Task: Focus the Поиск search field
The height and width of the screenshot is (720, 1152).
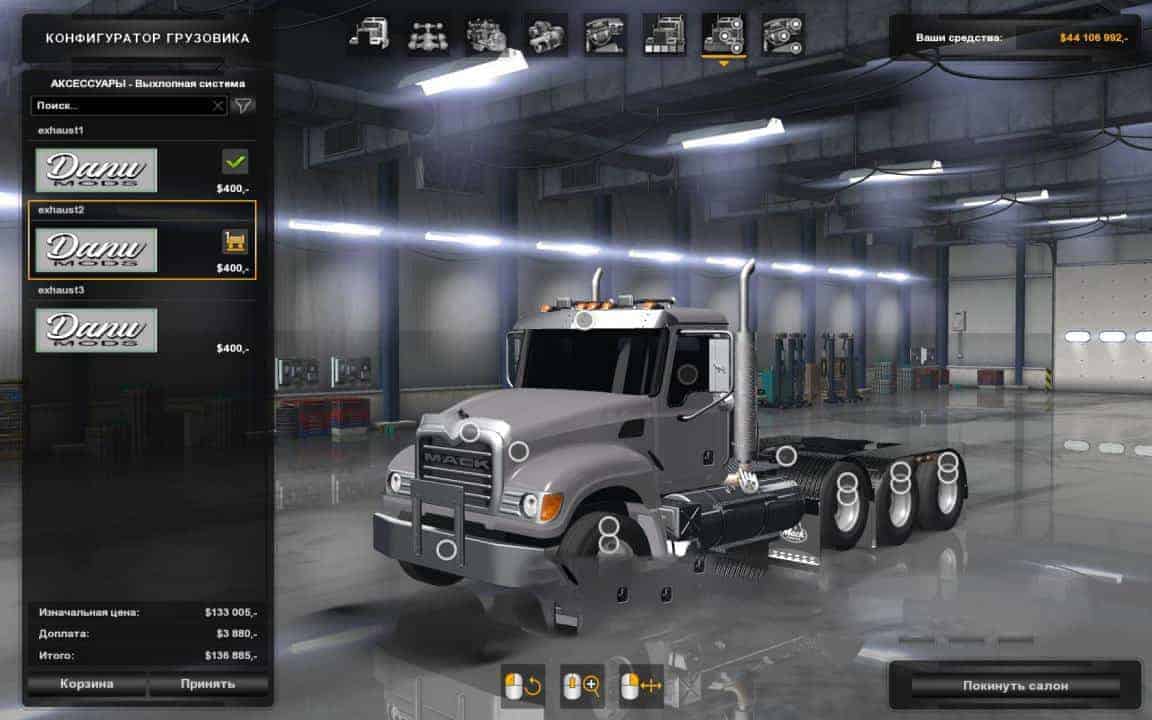Action: pos(120,105)
